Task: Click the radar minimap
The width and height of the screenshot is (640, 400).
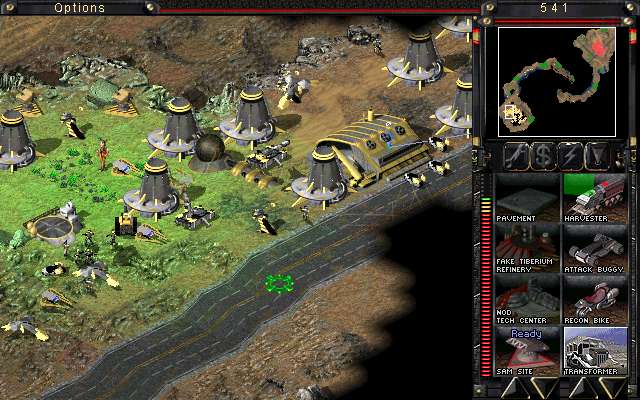Action: point(559,81)
